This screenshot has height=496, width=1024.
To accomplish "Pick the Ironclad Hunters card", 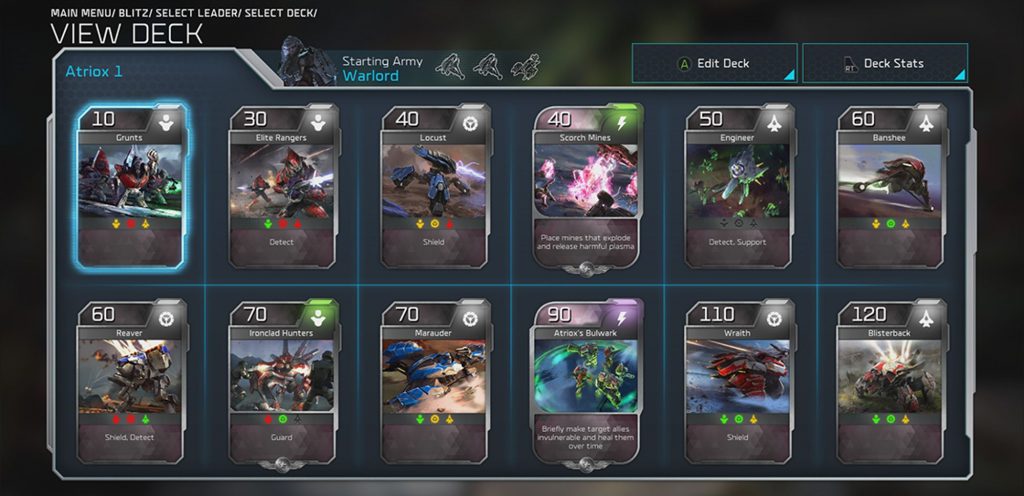I will click(x=282, y=380).
